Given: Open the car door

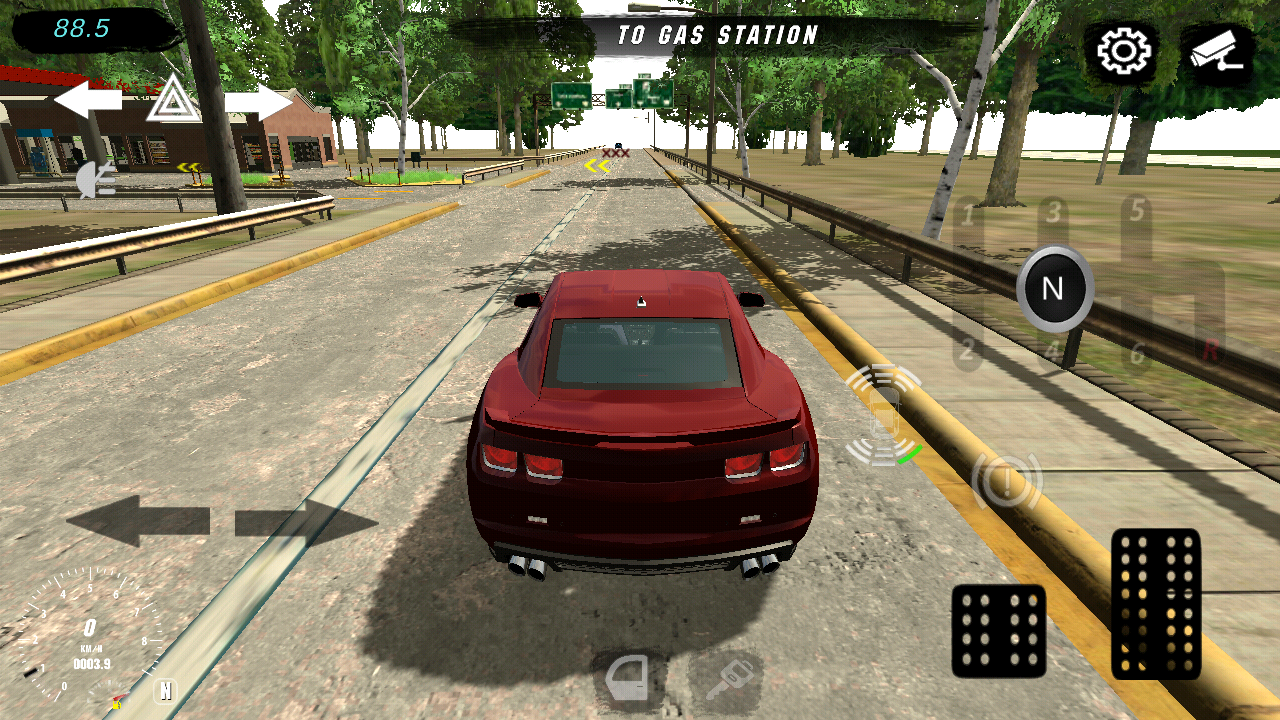Looking at the screenshot, I should [x=627, y=680].
